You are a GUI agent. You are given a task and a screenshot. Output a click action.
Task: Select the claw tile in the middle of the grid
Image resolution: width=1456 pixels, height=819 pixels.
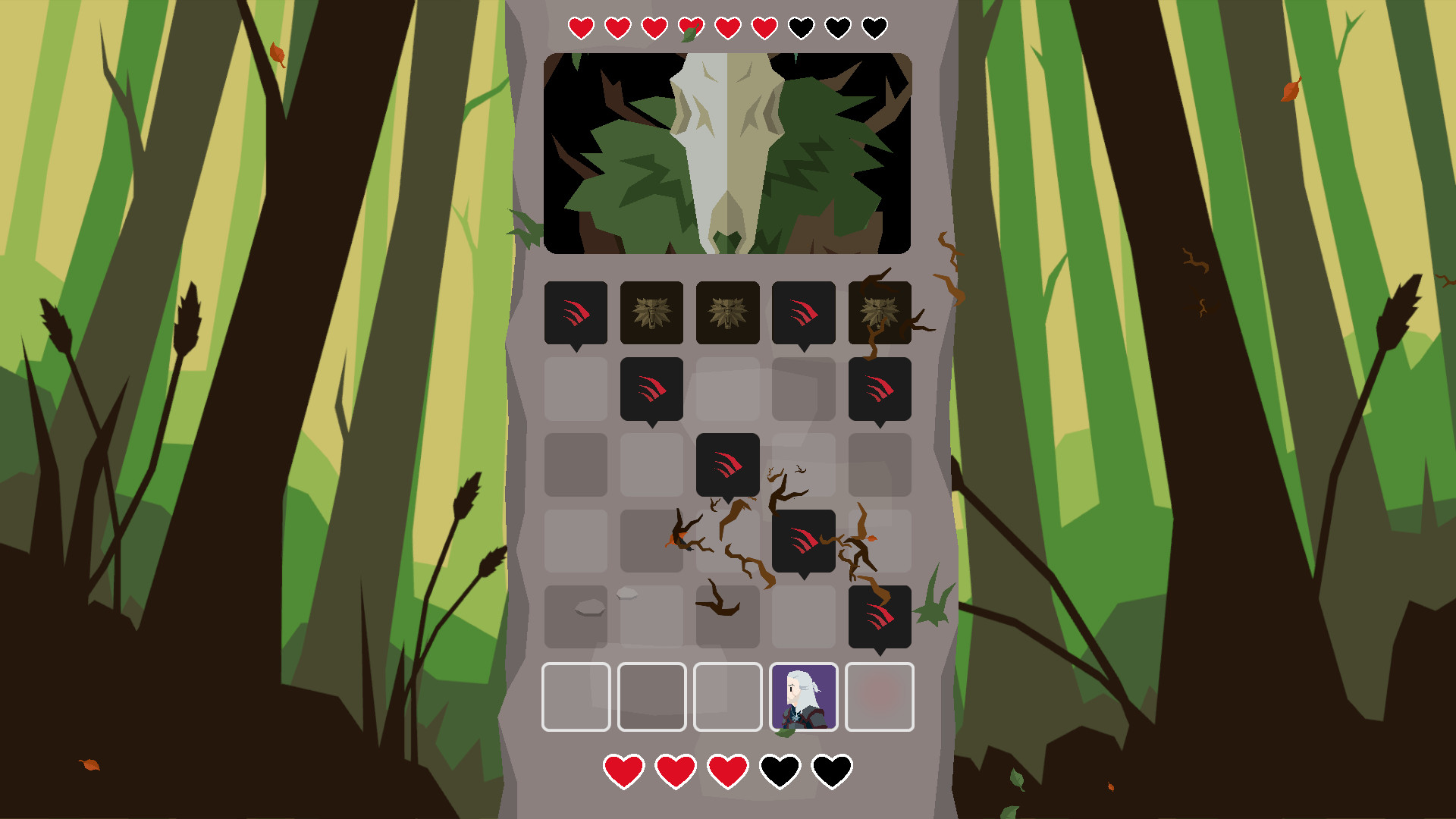(726, 465)
